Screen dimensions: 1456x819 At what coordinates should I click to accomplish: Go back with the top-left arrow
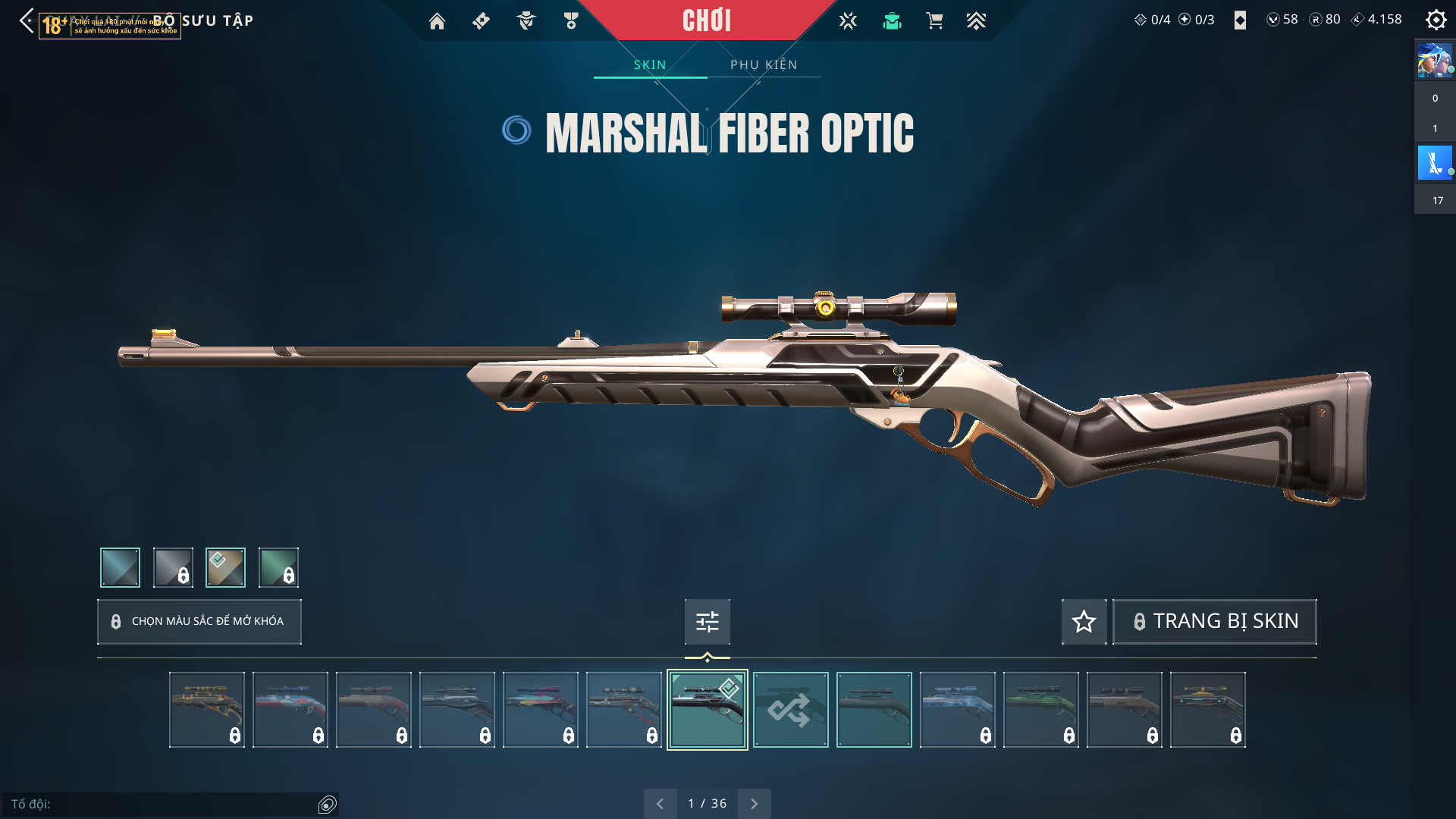pos(27,20)
